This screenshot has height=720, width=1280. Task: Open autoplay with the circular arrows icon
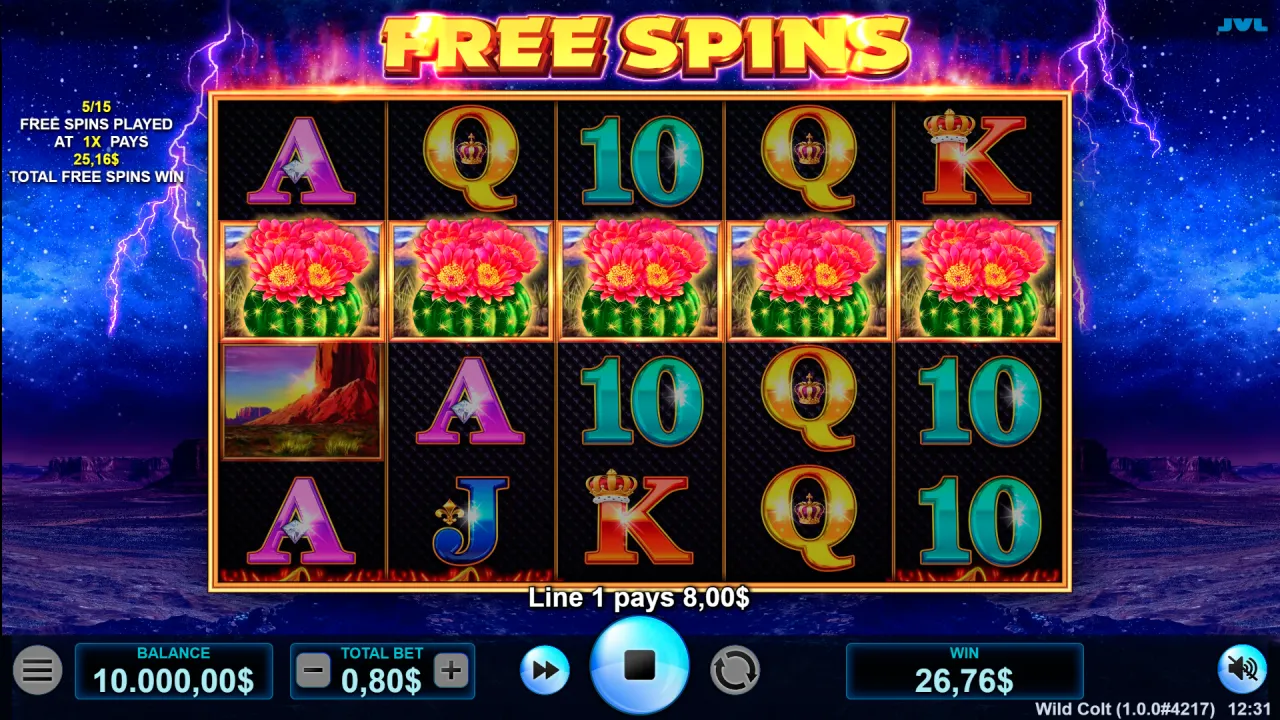(x=733, y=670)
